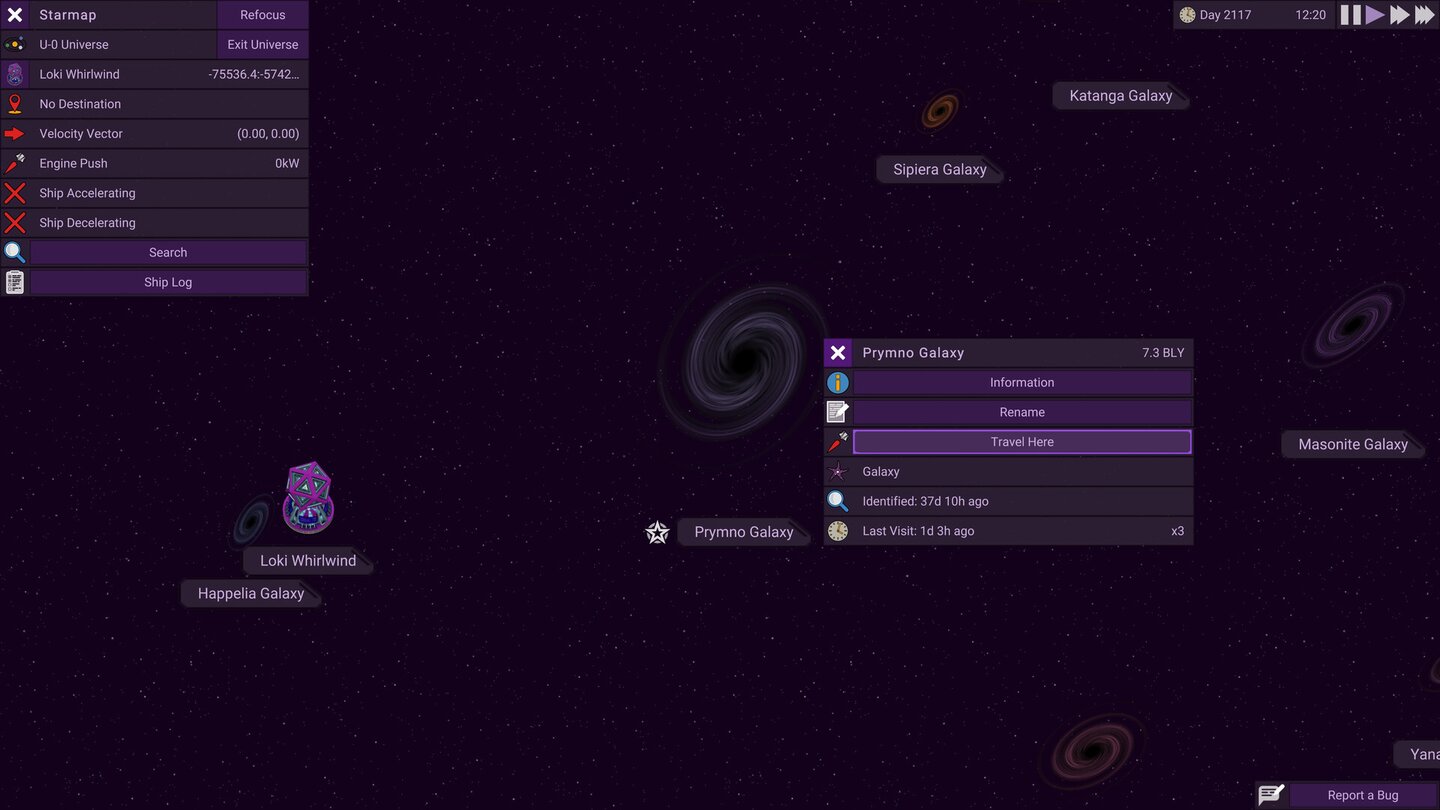Viewport: 1440px width, 810px height.
Task: Click the Rename pencil icon
Action: coord(838,412)
